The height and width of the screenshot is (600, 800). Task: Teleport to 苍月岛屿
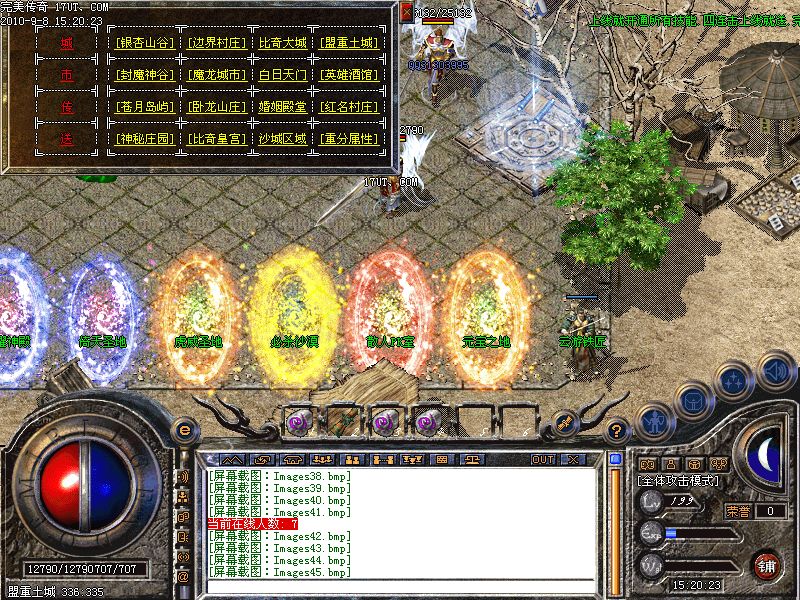click(145, 107)
